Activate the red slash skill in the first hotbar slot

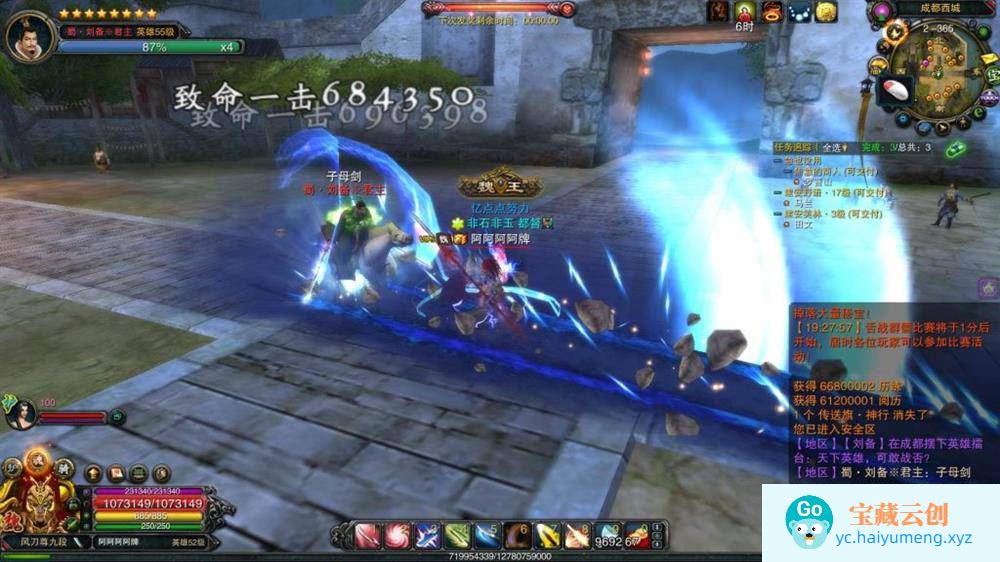[368, 535]
